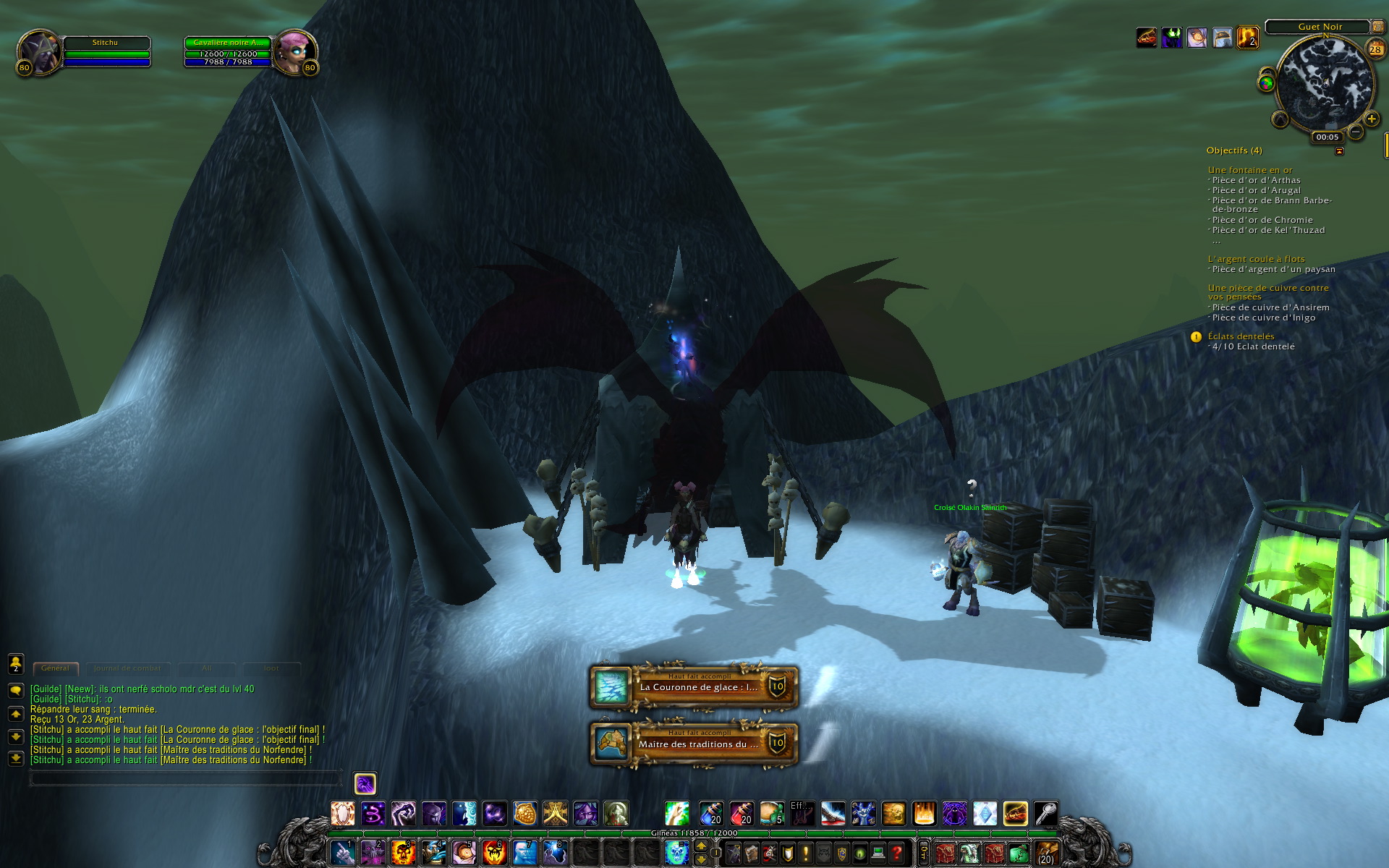Open the calendar button showing 28
This screenshot has width=1389, height=868.
tap(1375, 49)
